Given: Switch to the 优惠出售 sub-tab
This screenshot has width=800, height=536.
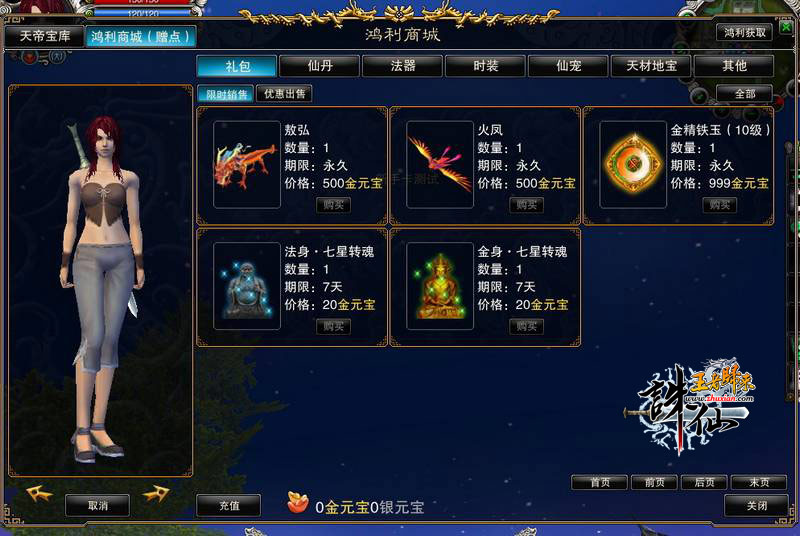Looking at the screenshot, I should (284, 94).
